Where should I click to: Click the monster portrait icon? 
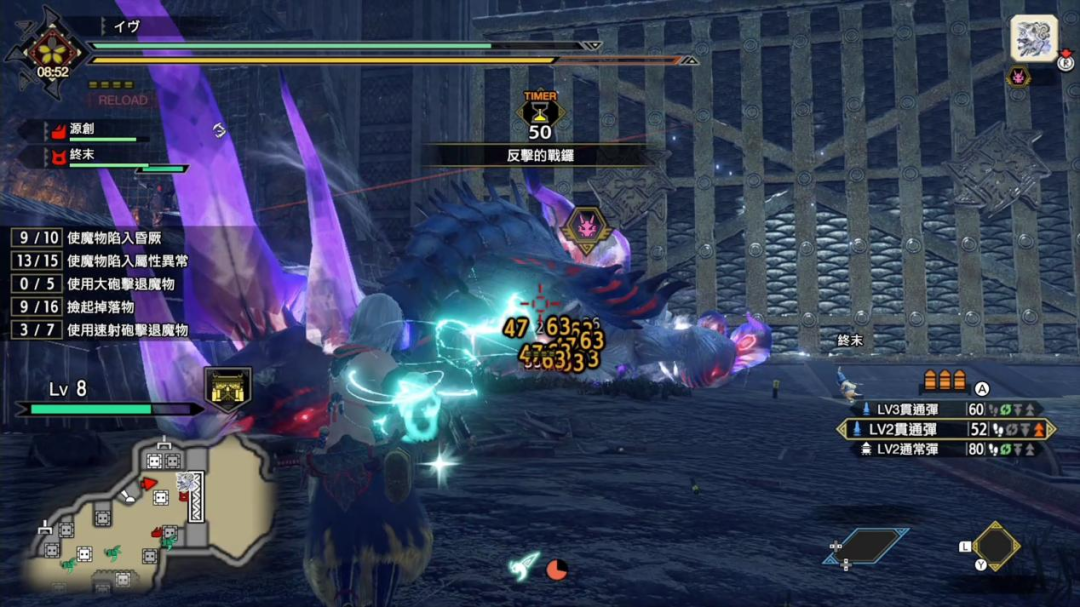click(1034, 39)
